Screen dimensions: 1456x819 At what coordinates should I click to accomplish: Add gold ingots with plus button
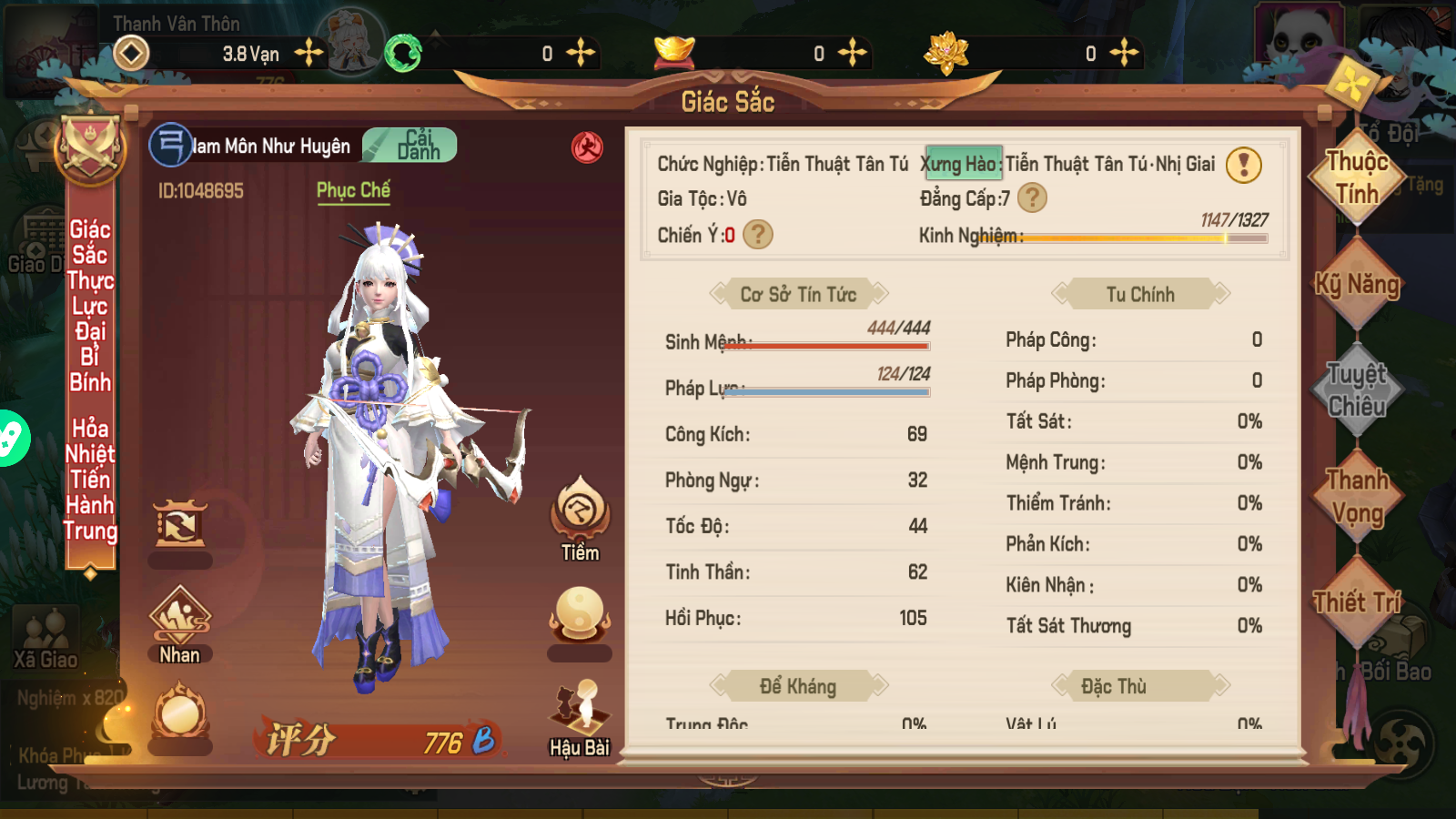(852, 53)
